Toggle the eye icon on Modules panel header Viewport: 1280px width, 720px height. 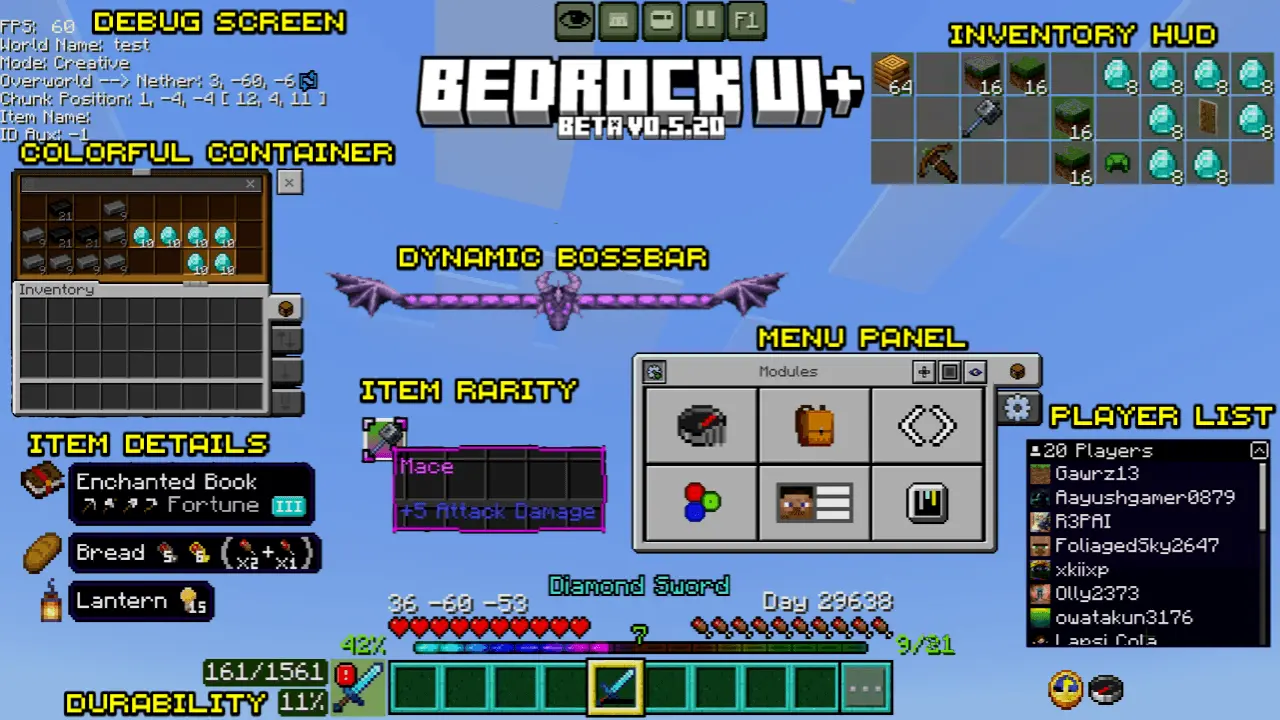[975, 371]
